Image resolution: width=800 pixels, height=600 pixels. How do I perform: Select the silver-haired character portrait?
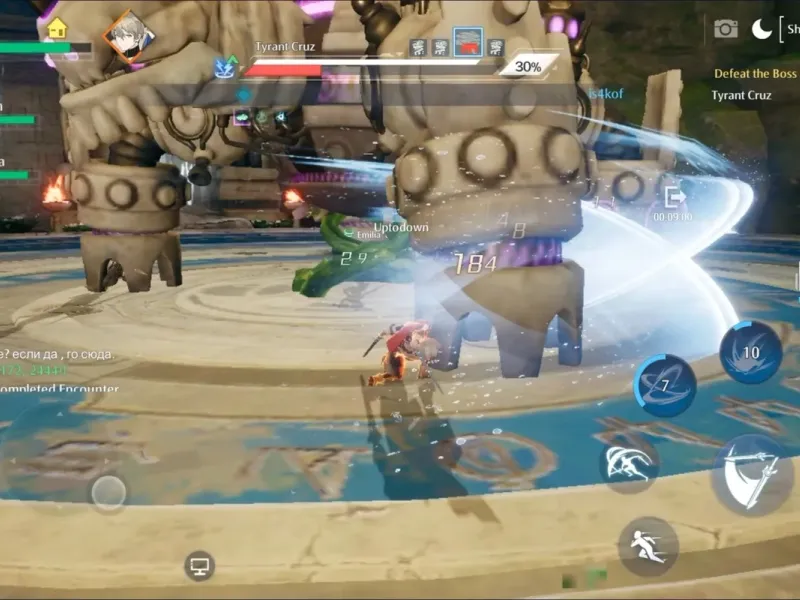pyautogui.click(x=130, y=36)
